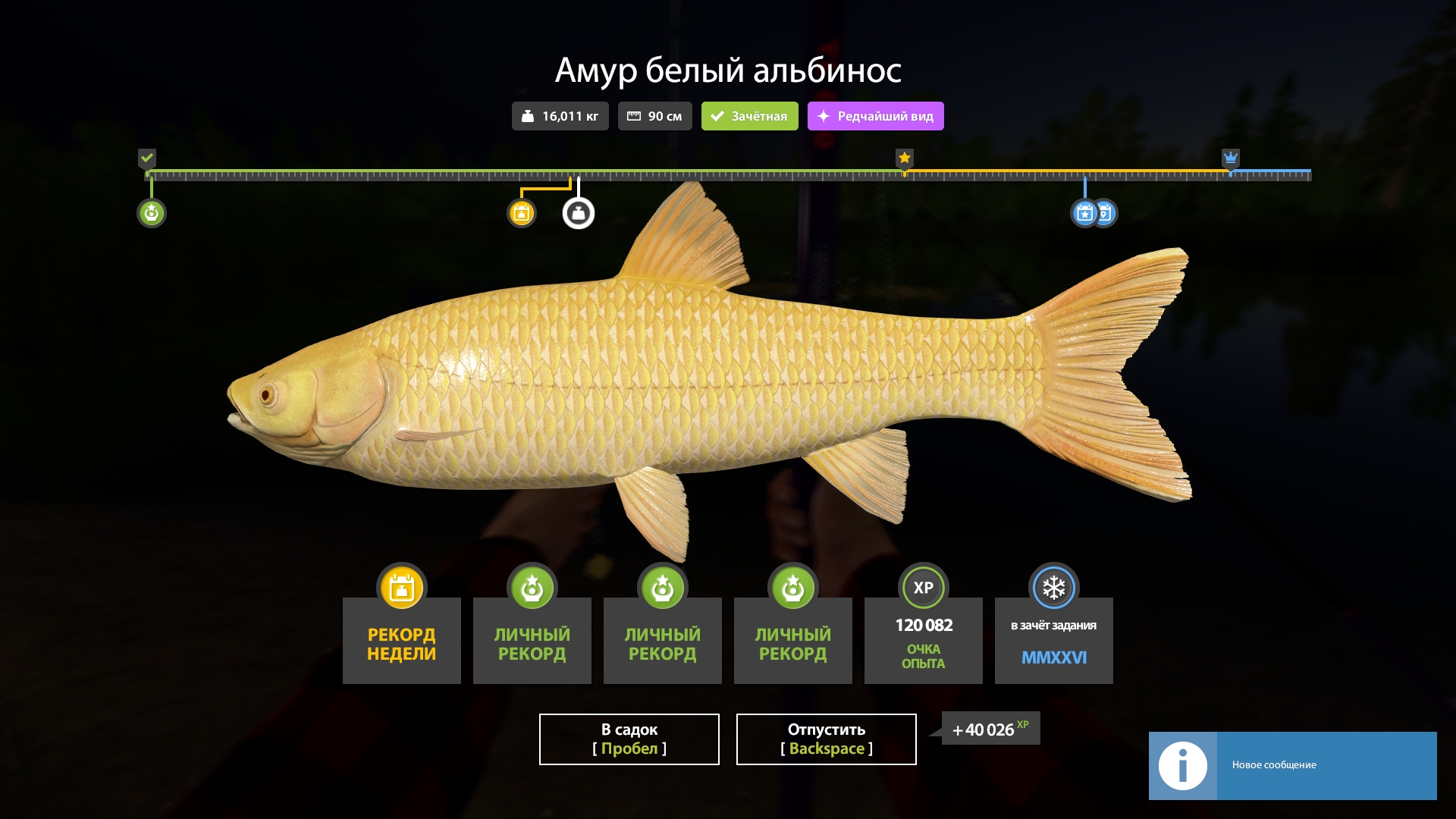Click the green Зачётная badge

click(x=749, y=116)
